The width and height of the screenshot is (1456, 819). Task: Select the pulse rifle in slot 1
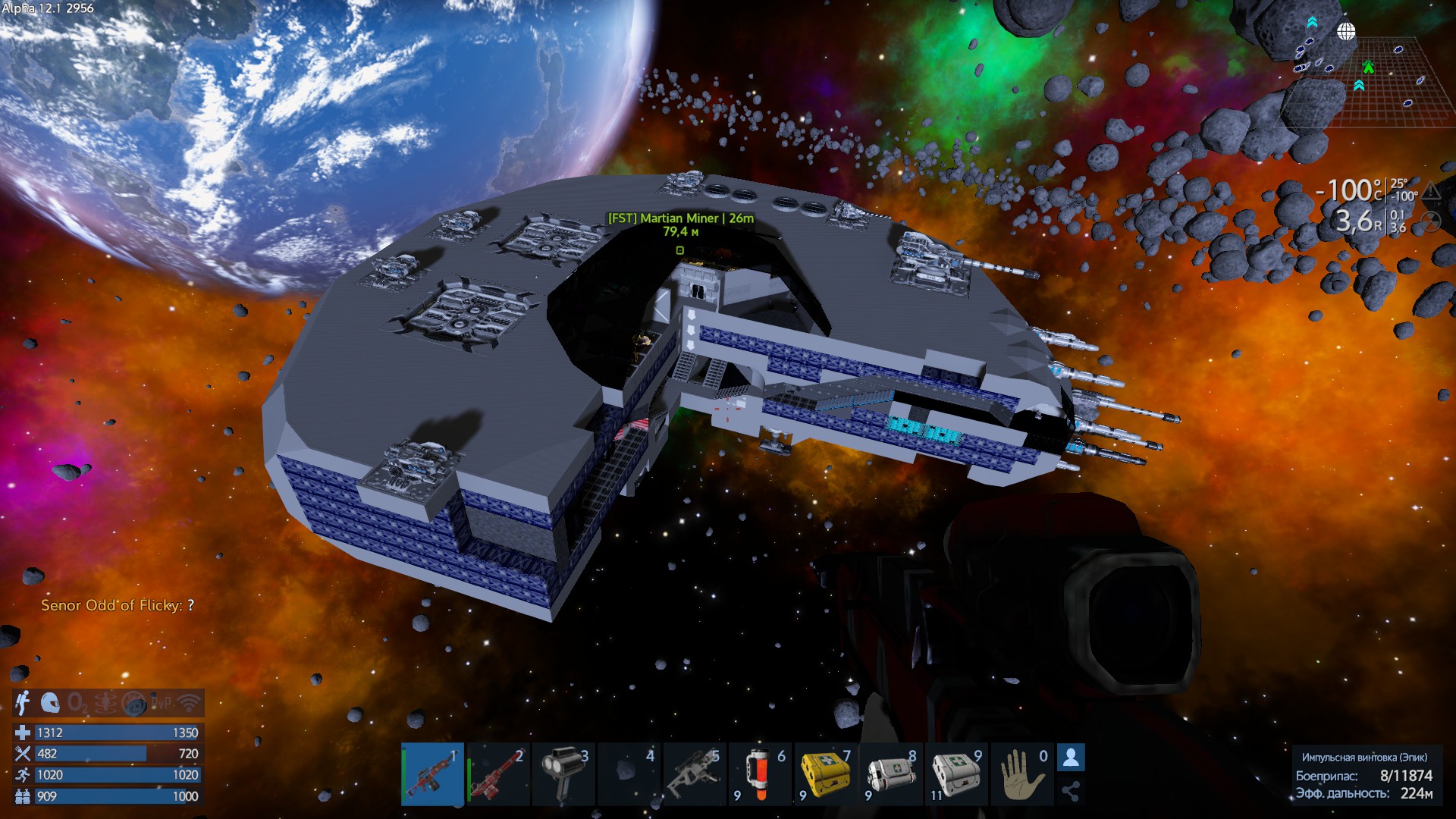(x=432, y=774)
